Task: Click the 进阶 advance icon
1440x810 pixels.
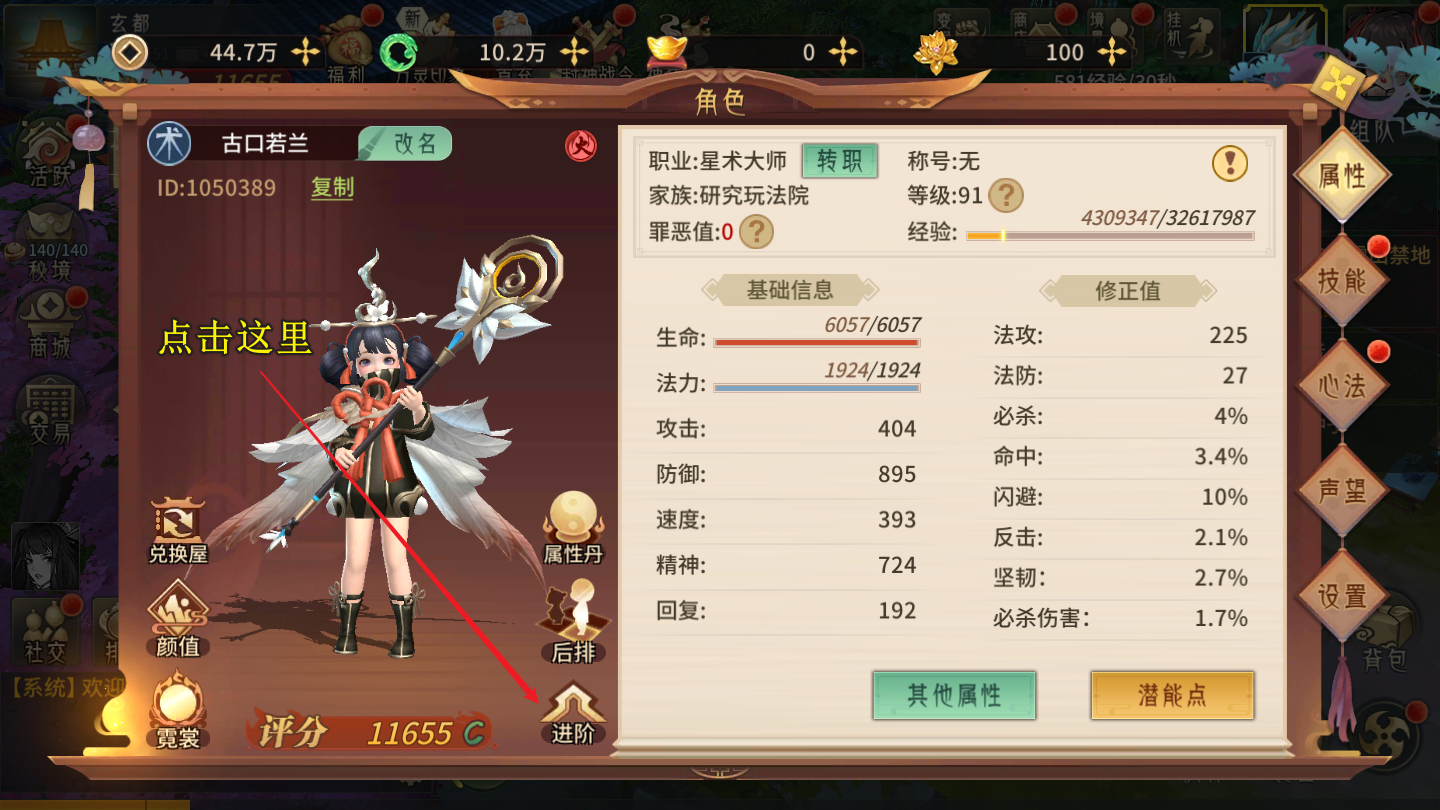Action: tap(573, 712)
